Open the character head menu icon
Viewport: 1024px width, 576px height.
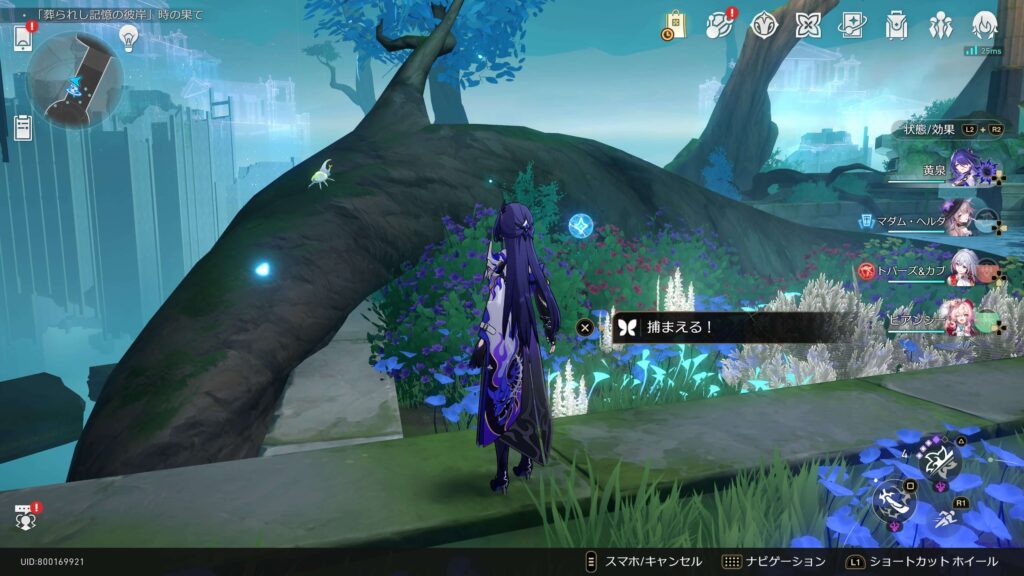click(x=985, y=25)
